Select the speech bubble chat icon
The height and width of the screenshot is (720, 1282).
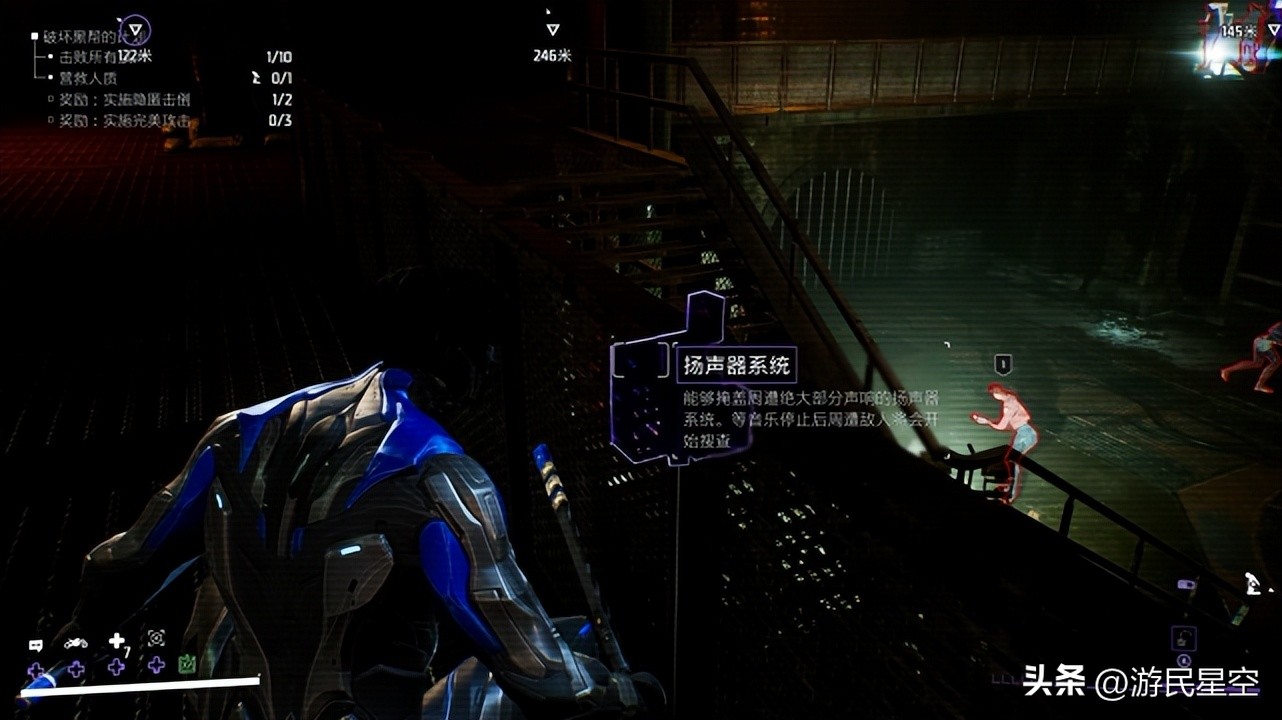tap(36, 645)
